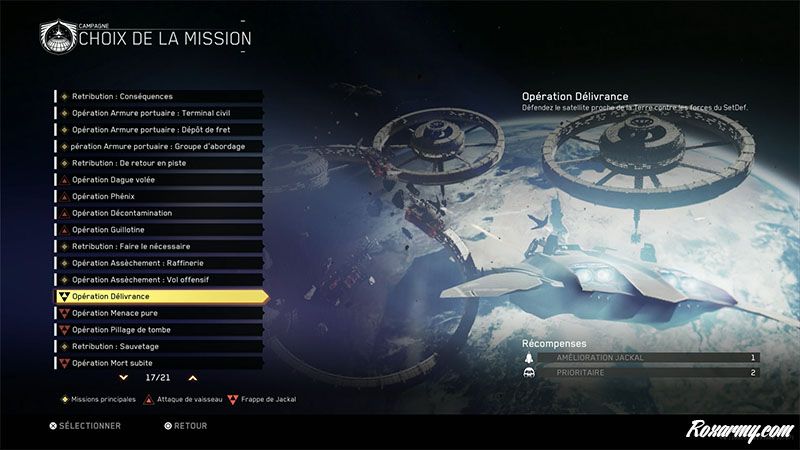The image size is (800, 450).
Task: Select Opération Guillotine
Action: (160, 230)
